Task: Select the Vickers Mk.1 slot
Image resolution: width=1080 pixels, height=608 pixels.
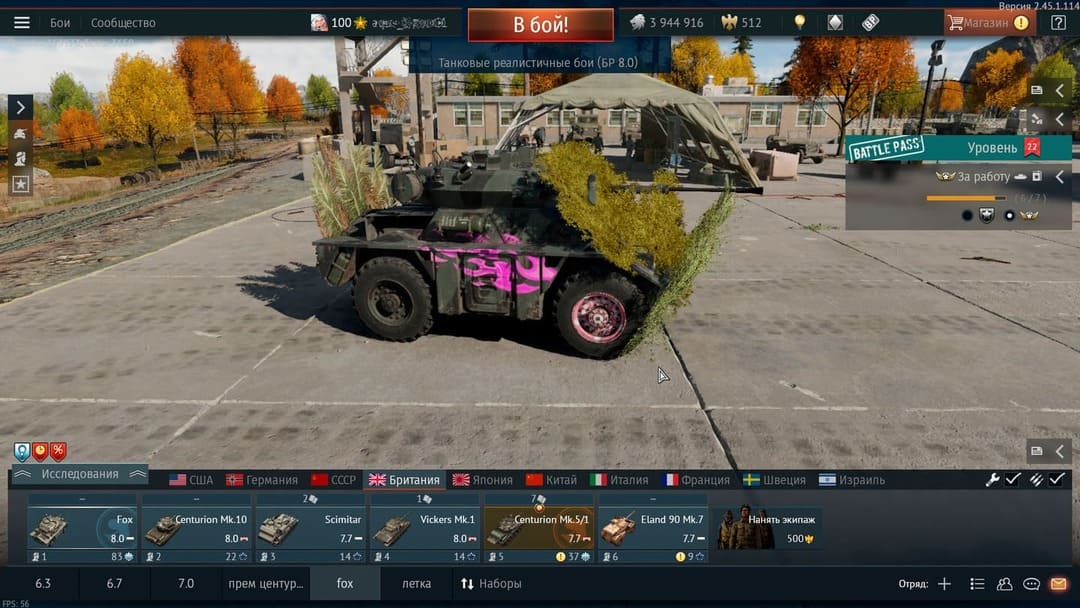Action: click(x=424, y=528)
